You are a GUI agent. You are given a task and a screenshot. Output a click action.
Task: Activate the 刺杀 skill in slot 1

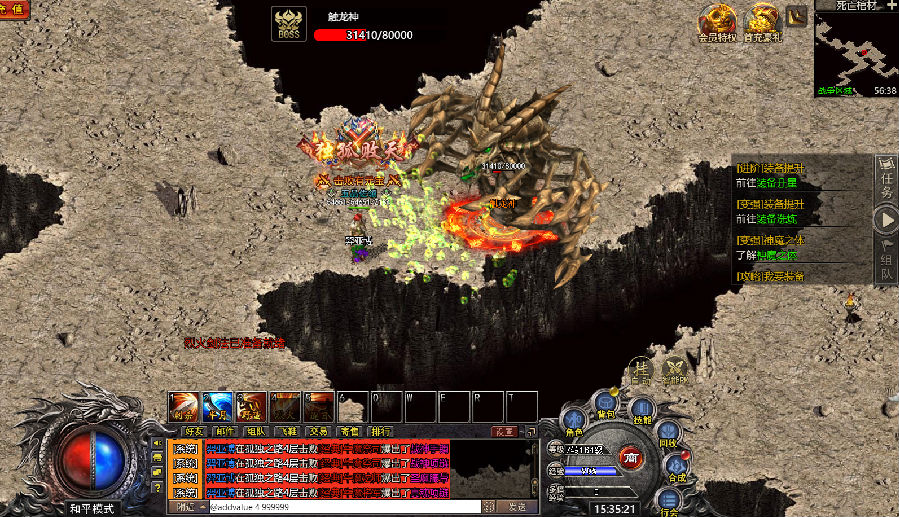(184, 406)
